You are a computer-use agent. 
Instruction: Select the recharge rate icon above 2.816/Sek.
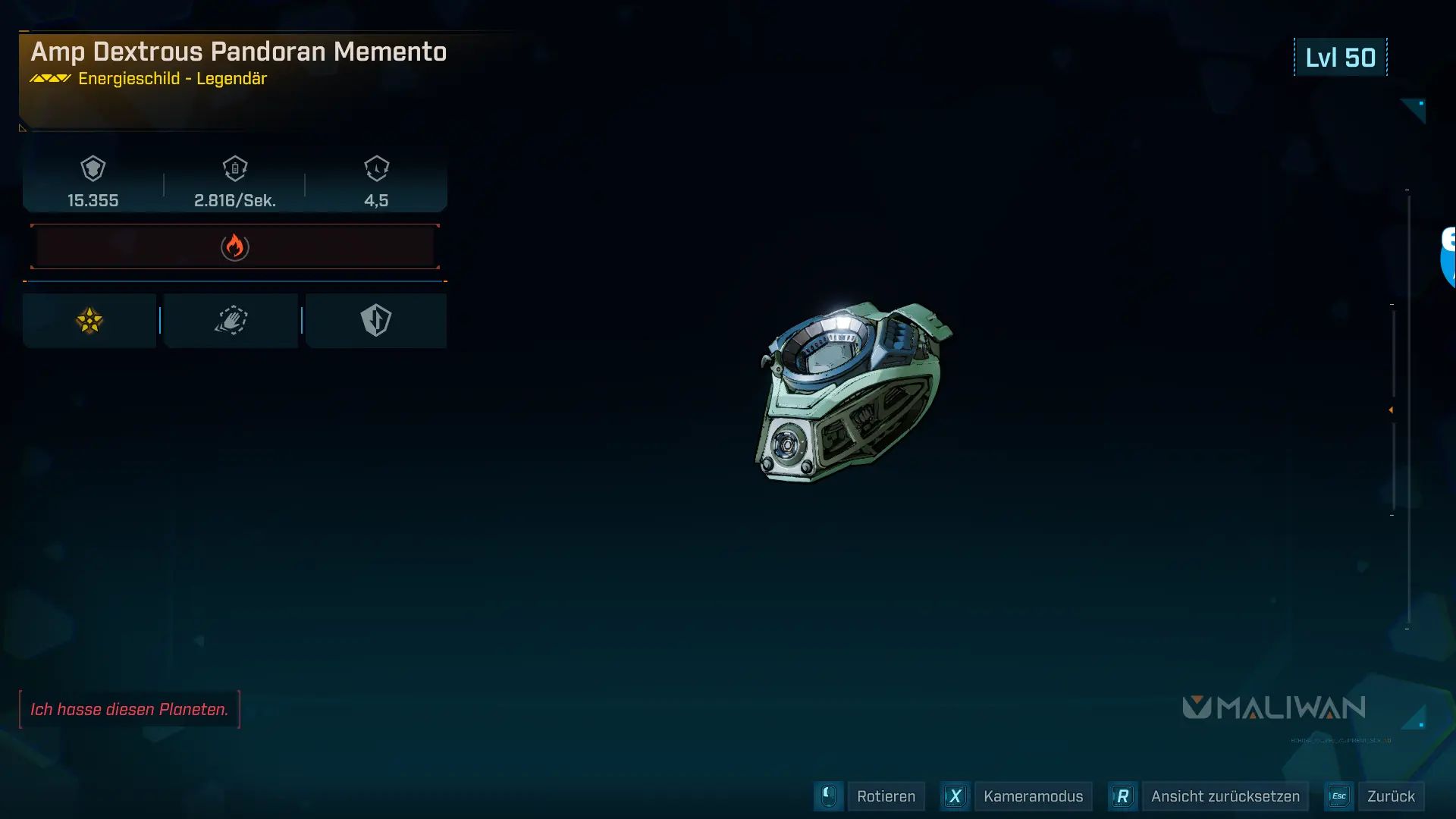[x=235, y=168]
